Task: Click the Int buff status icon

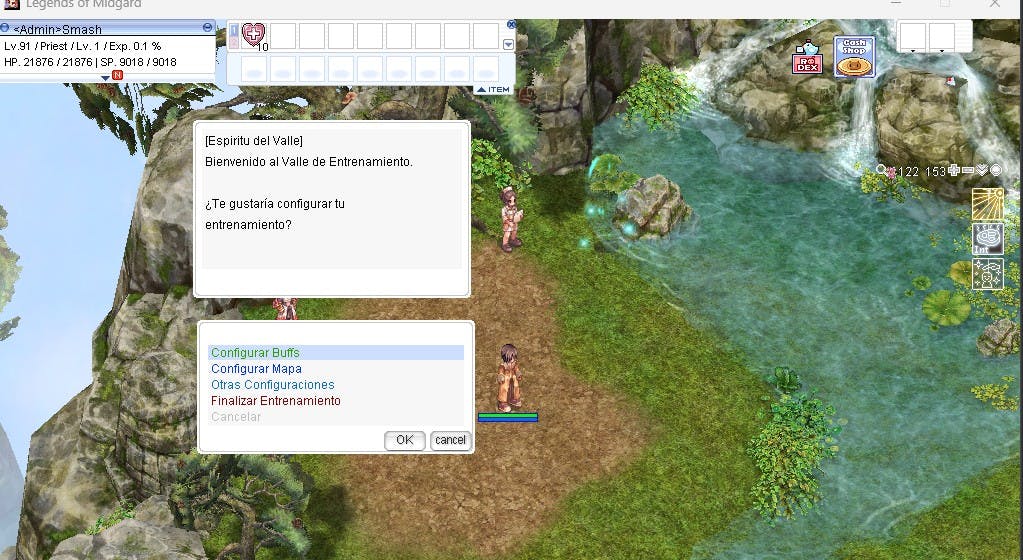Action: pos(987,239)
